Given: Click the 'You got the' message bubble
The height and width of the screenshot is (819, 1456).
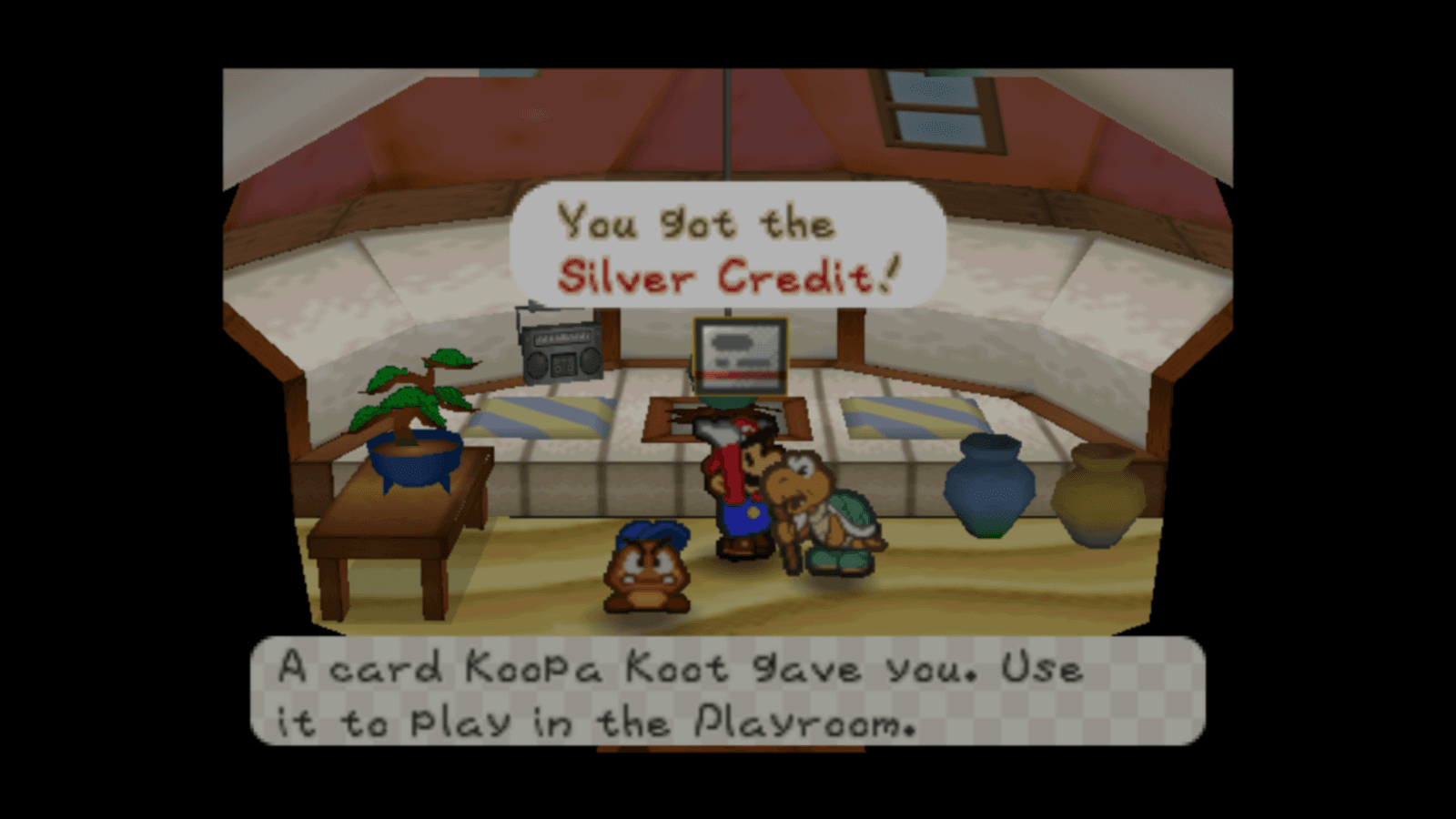Looking at the screenshot, I should [696, 225].
